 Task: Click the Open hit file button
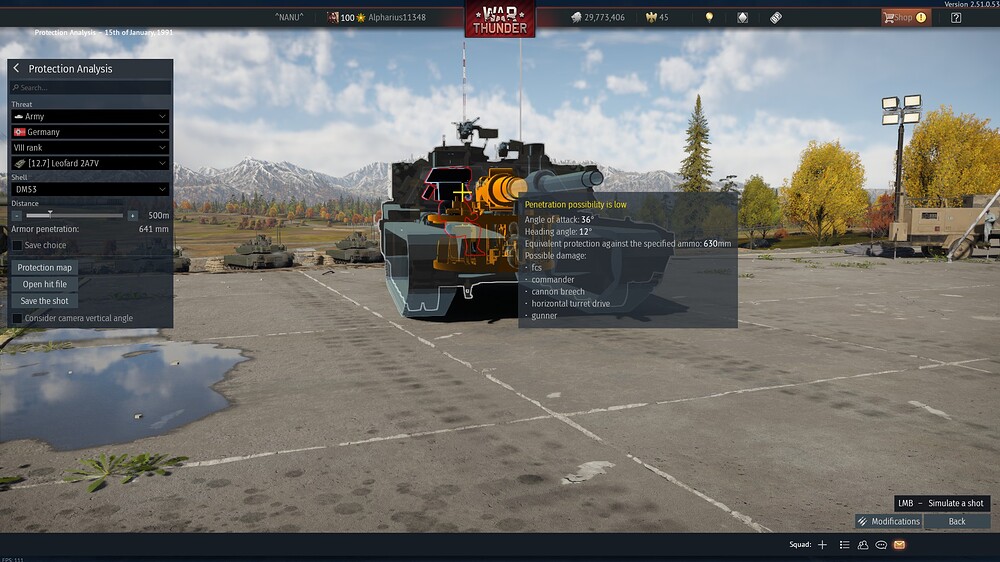point(45,284)
